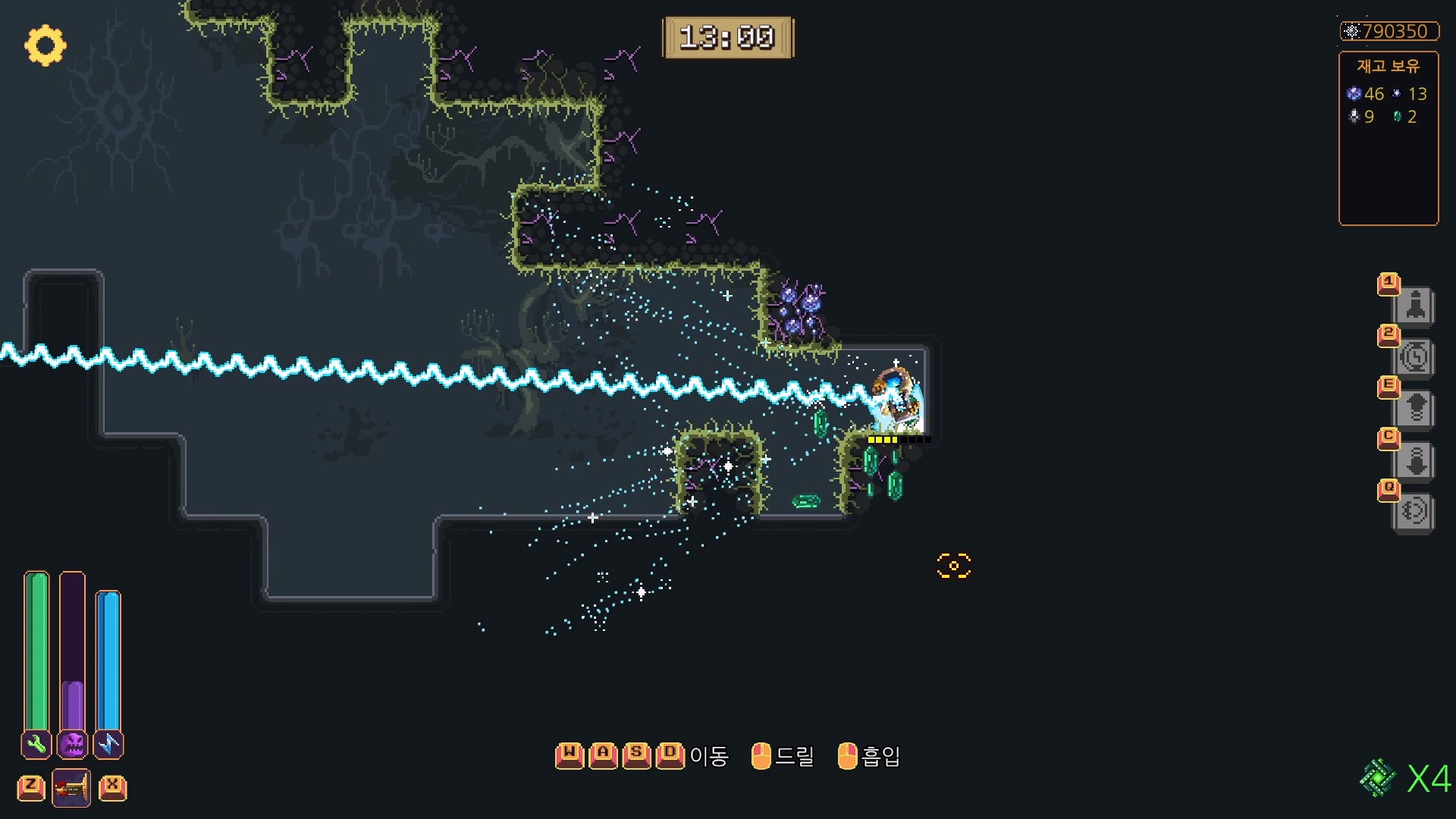Open settings with the gear icon
Image resolution: width=1456 pixels, height=819 pixels.
tap(45, 45)
